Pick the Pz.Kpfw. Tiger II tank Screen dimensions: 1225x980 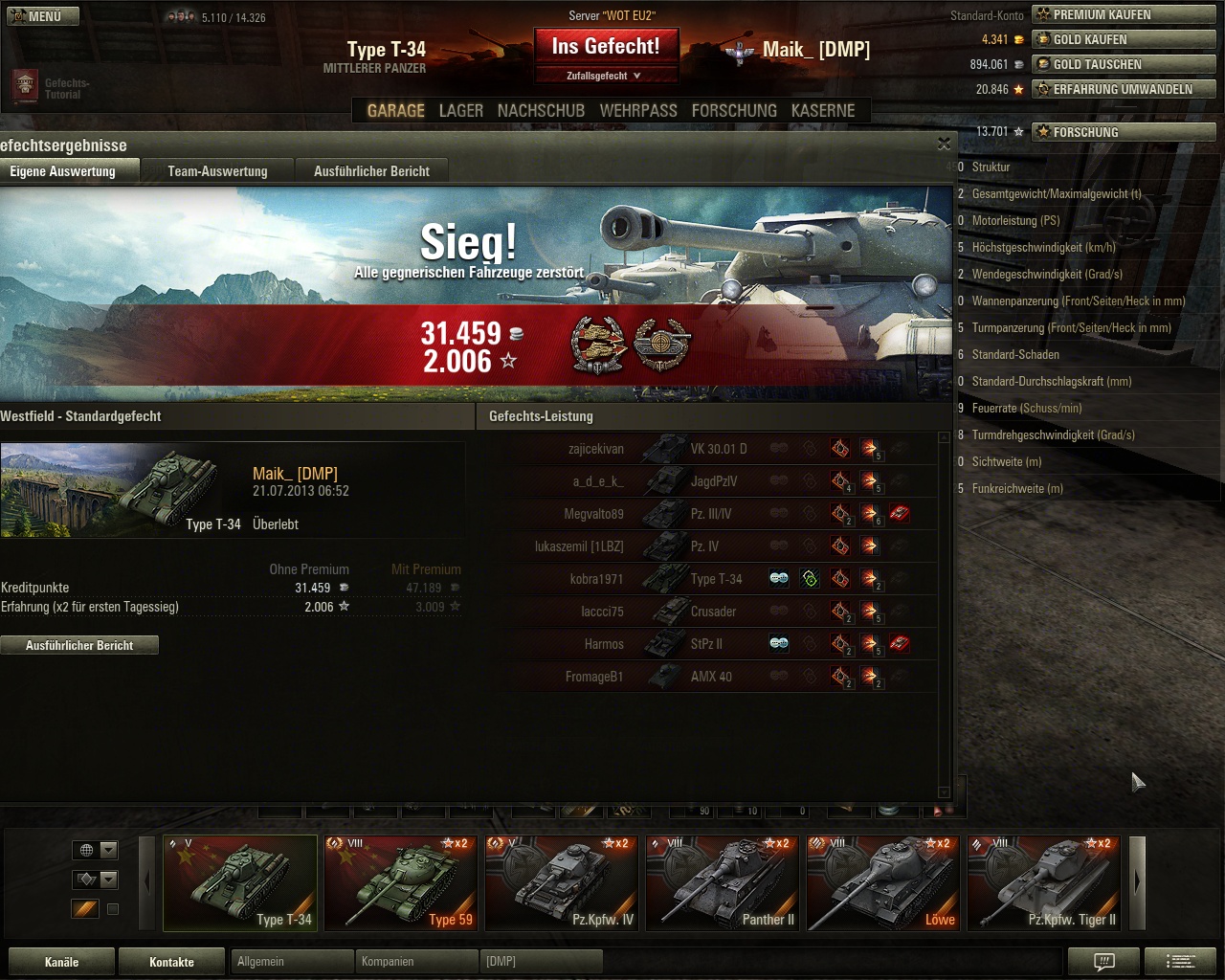pyautogui.click(x=1044, y=882)
